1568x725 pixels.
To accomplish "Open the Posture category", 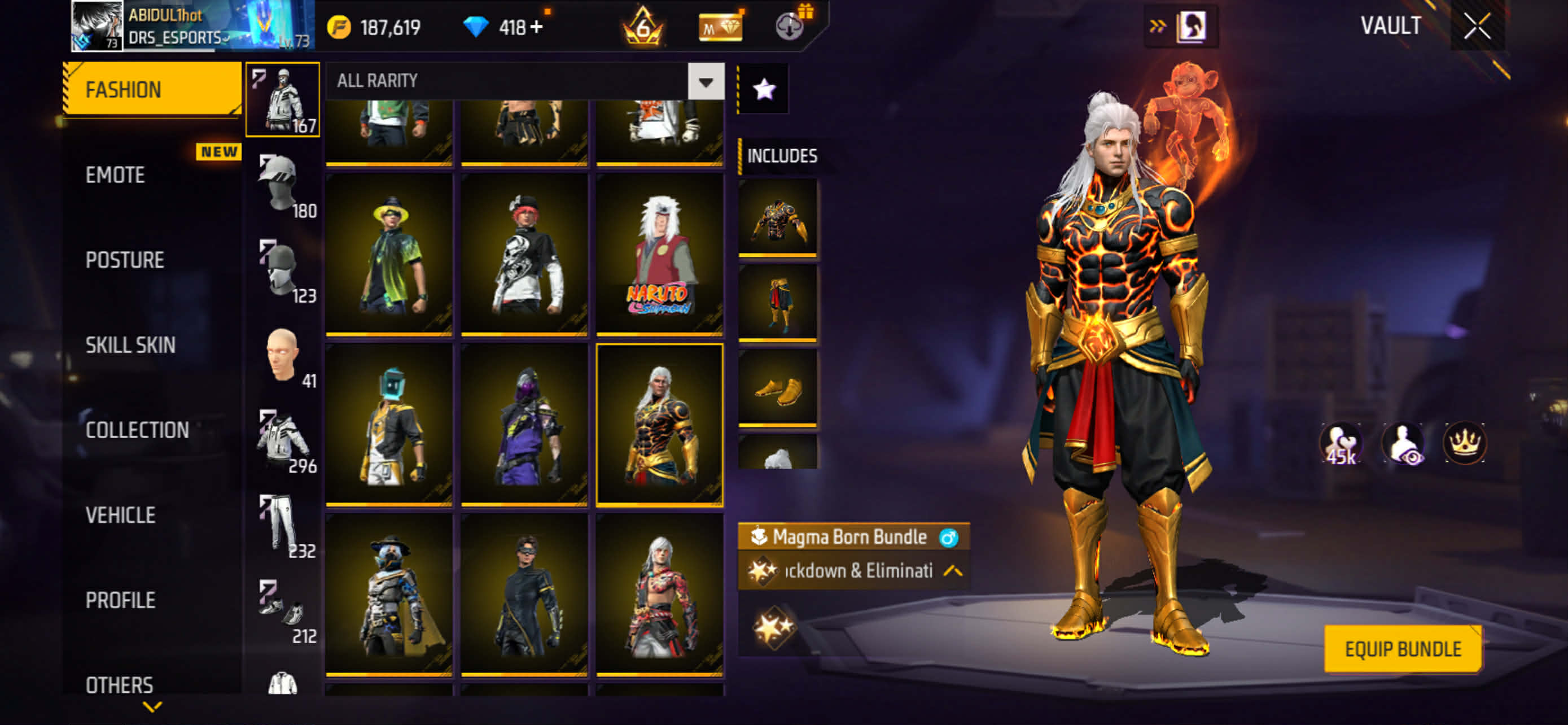I will 125,260.
